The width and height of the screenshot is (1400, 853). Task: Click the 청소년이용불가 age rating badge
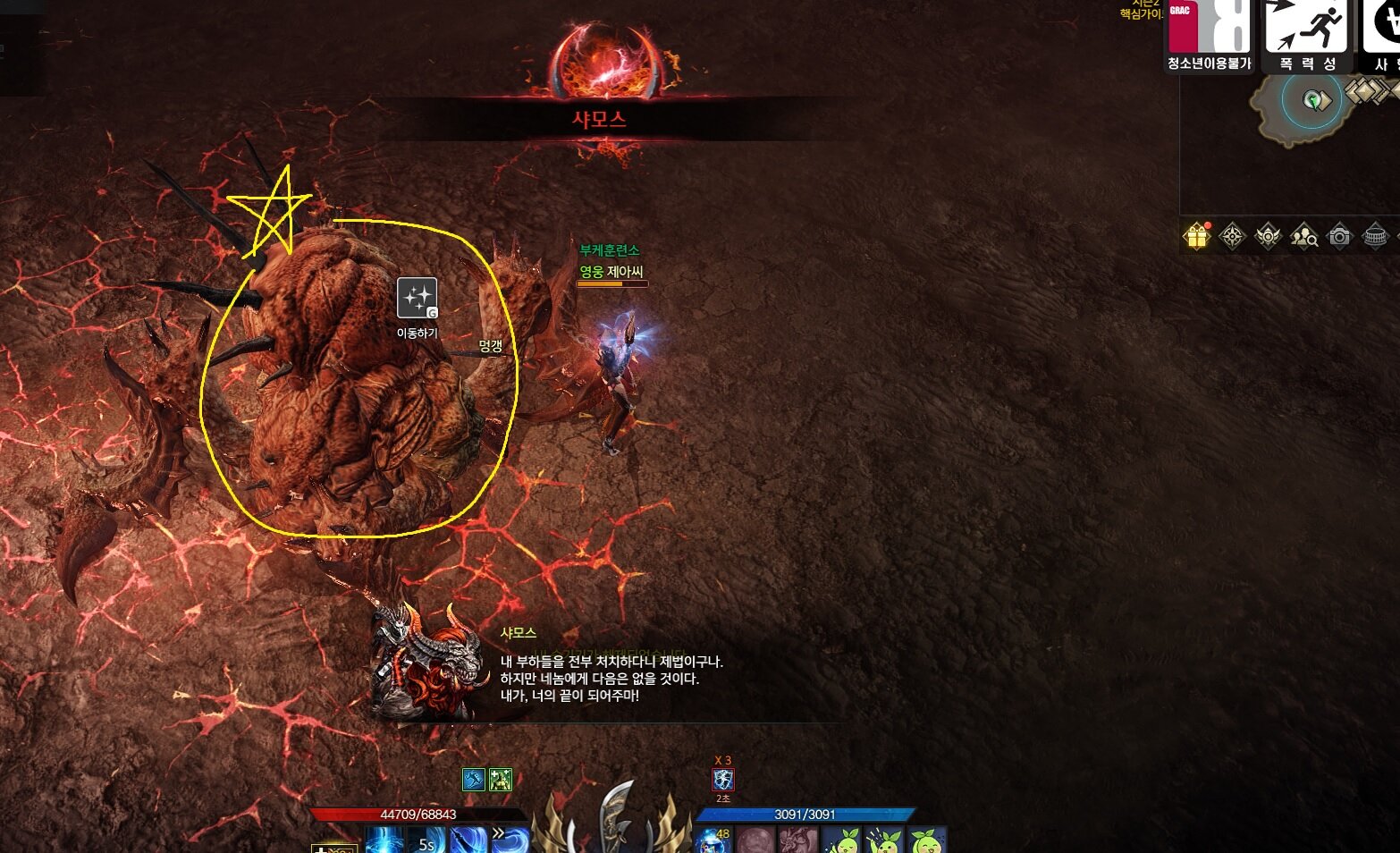pos(1209,36)
